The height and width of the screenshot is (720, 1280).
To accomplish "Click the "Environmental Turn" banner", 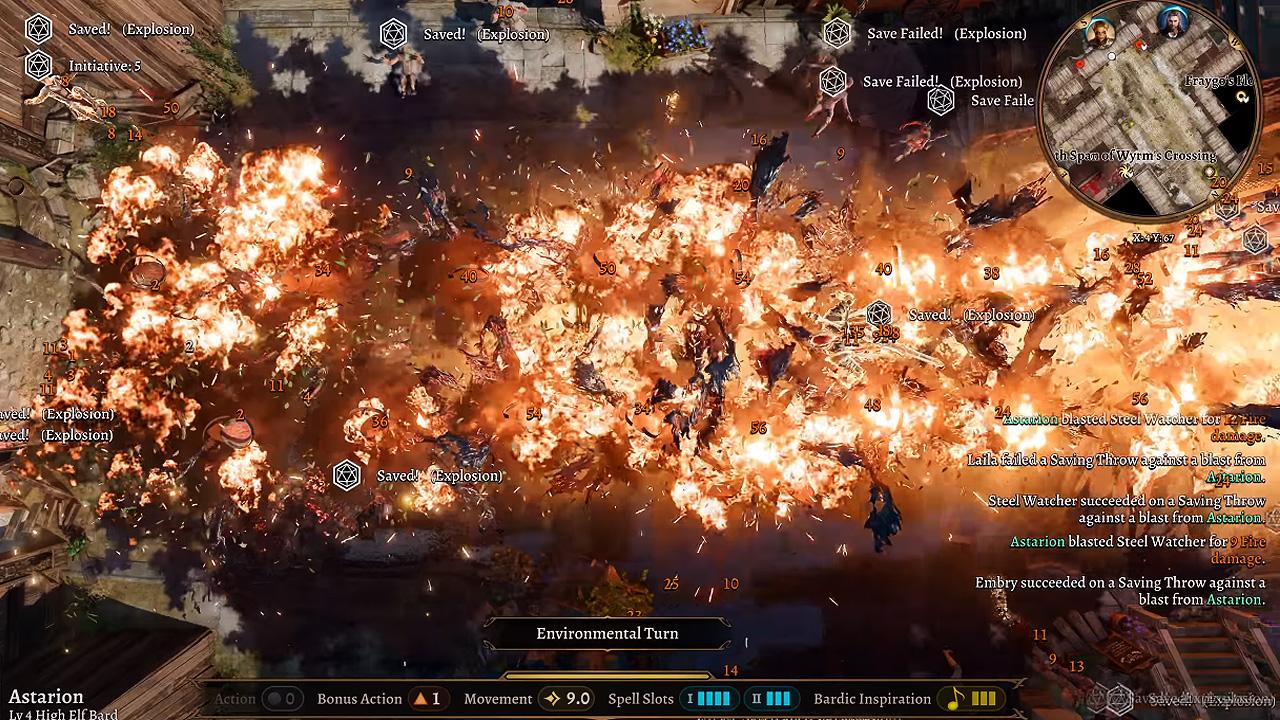I will click(607, 633).
